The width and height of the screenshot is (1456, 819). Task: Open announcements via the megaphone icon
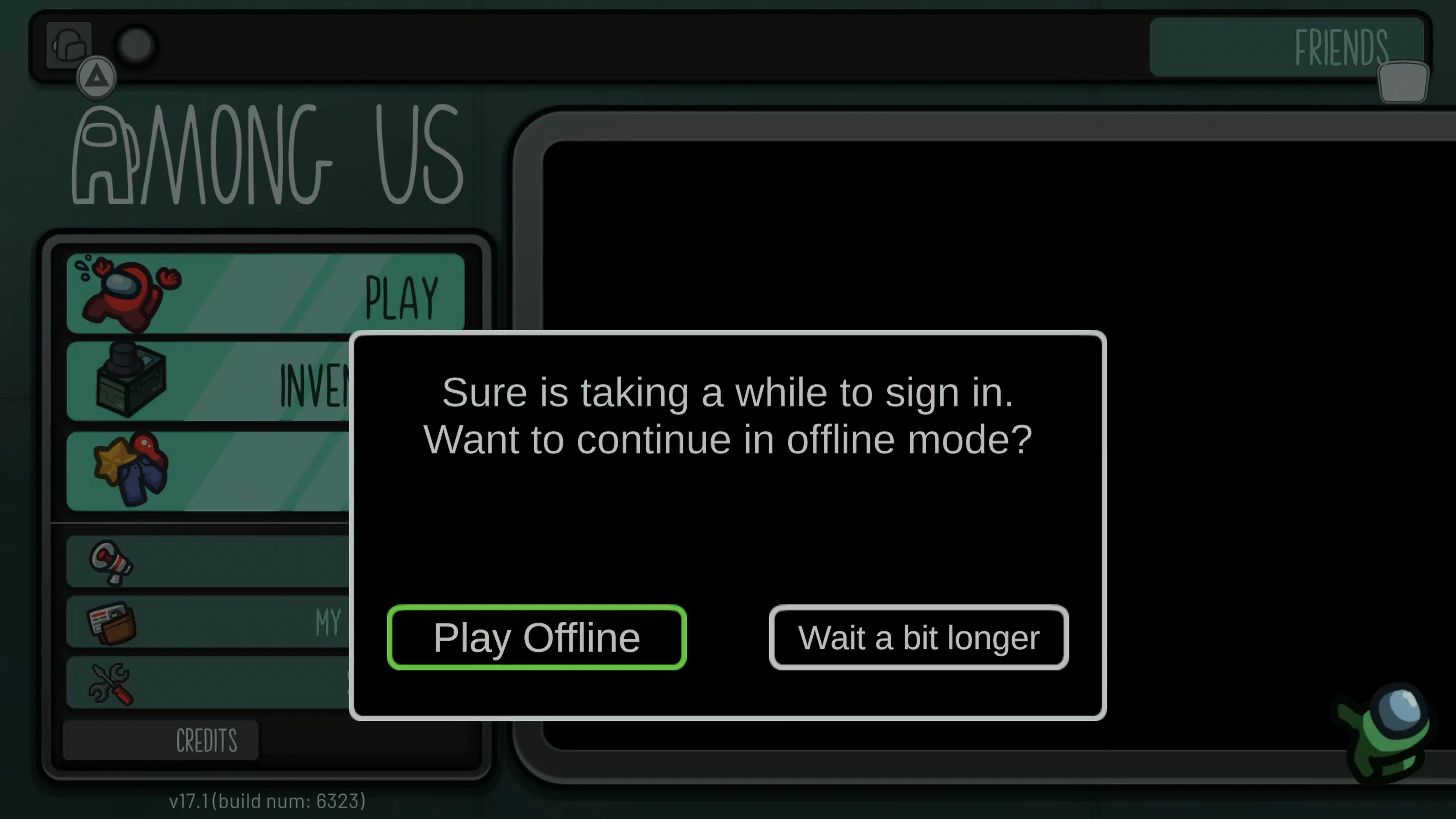pos(111,562)
